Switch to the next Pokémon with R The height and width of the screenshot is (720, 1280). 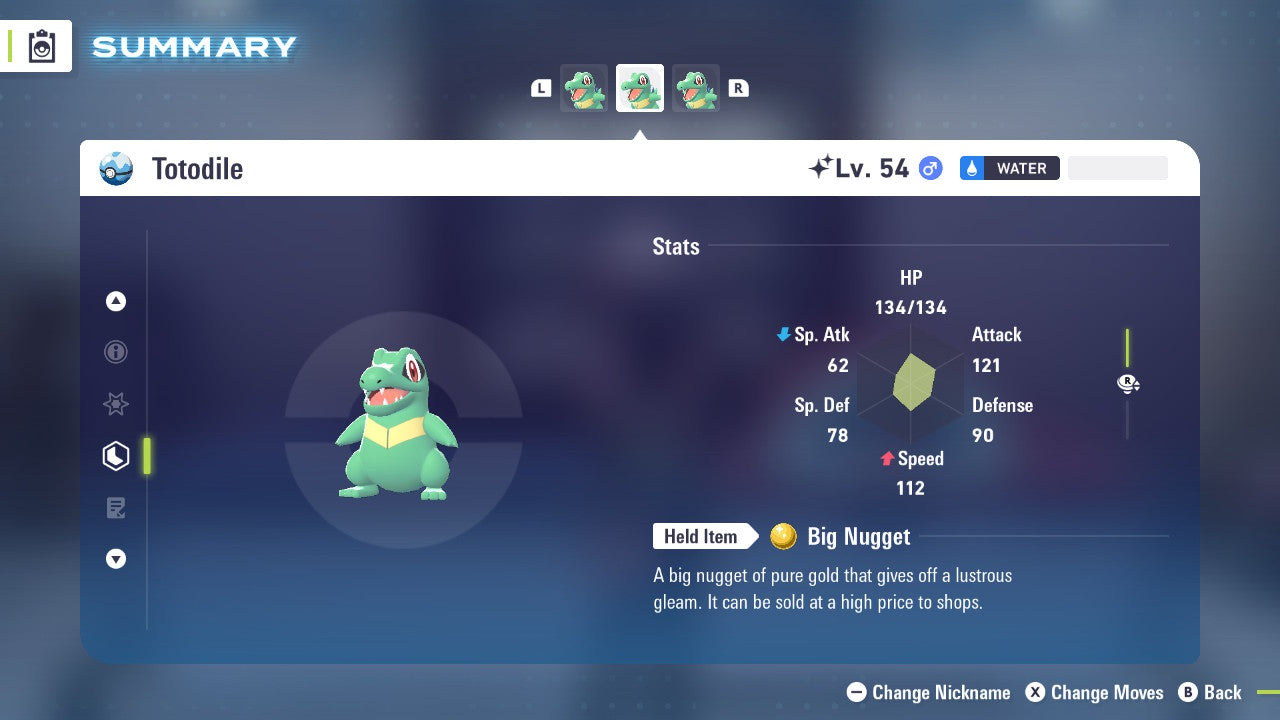[738, 88]
